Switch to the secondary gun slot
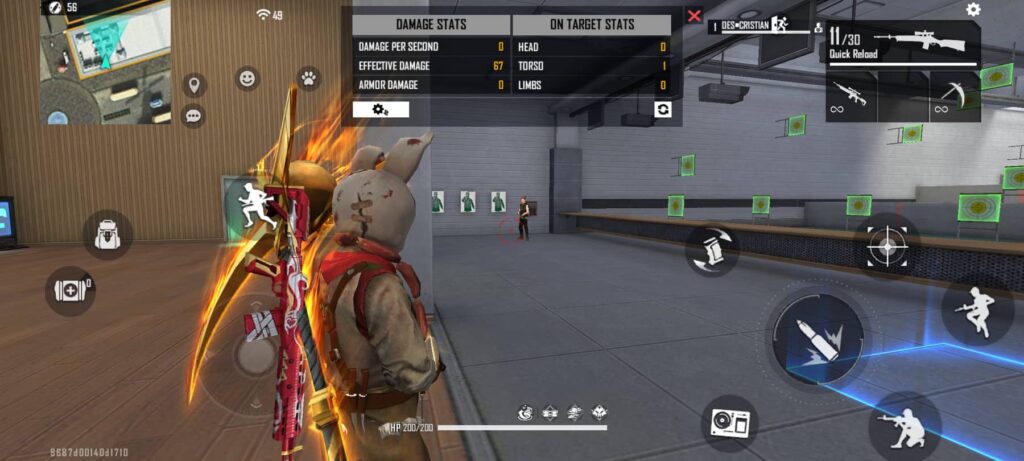Screen dimensions: 1024x461 coord(851,97)
